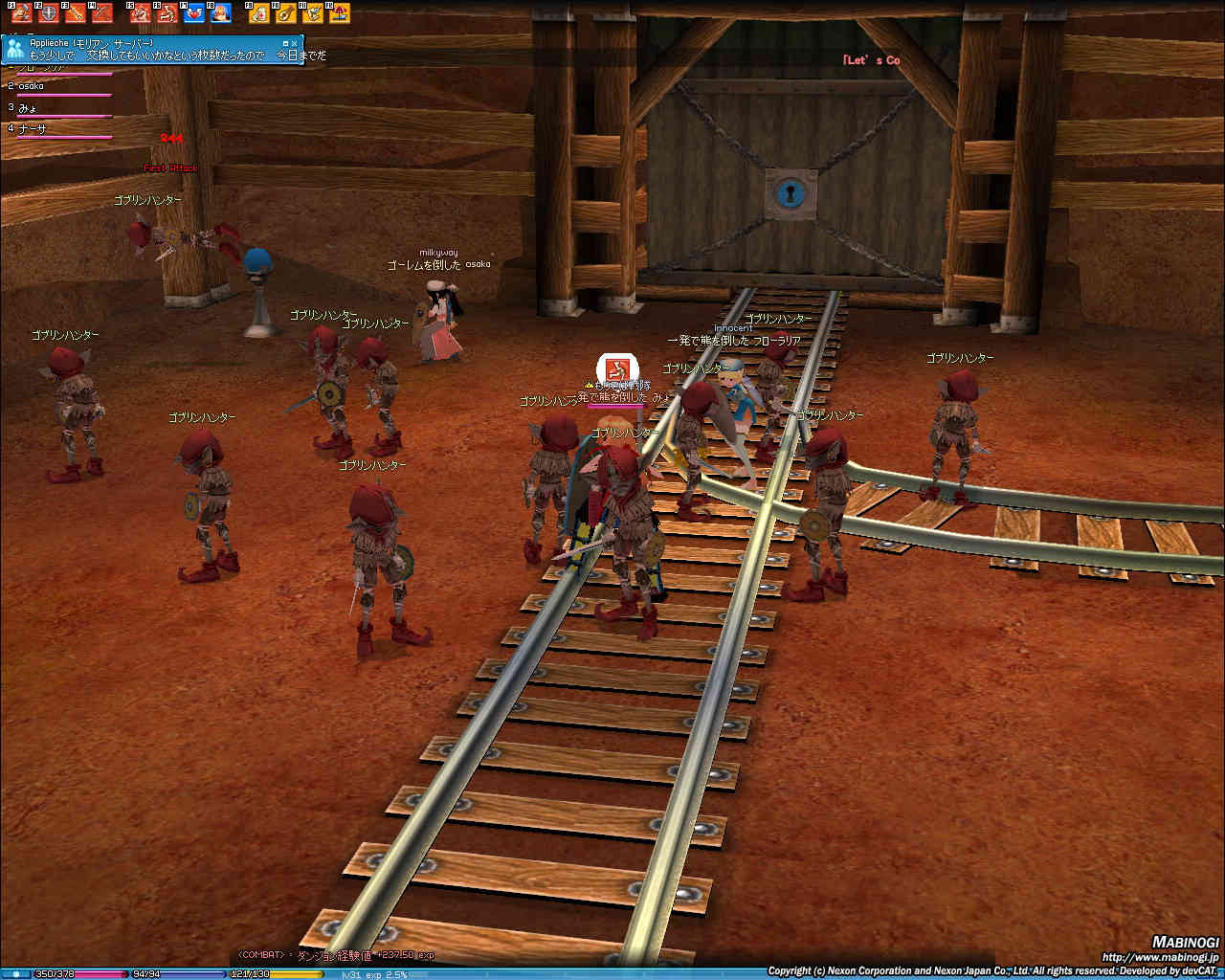Activate the F12 rest umbrella skill
Viewport: 1225px width, 980px height.
[x=340, y=12]
